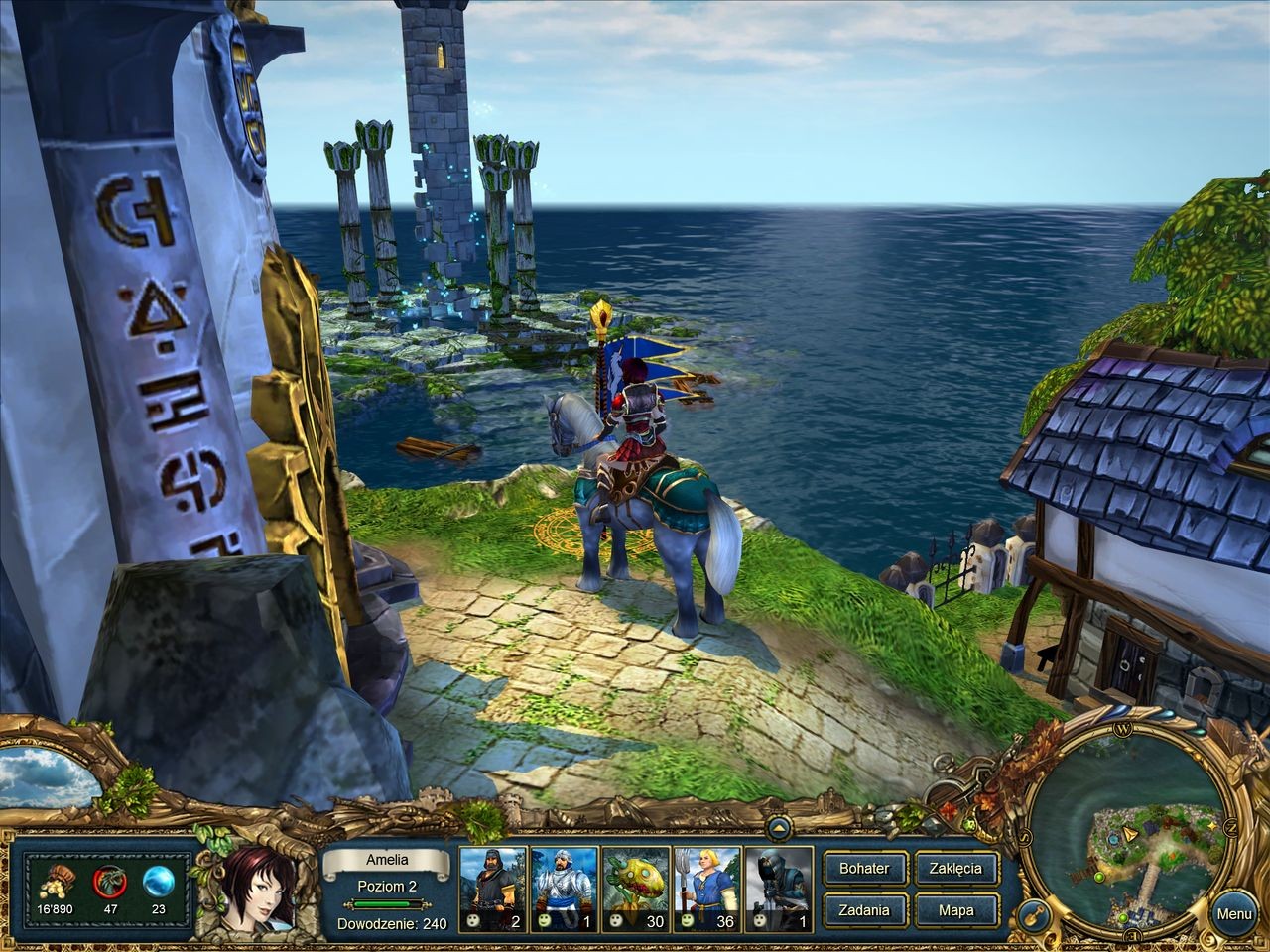Expand the panel with the up-arrow button
1270x952 pixels.
779,825
